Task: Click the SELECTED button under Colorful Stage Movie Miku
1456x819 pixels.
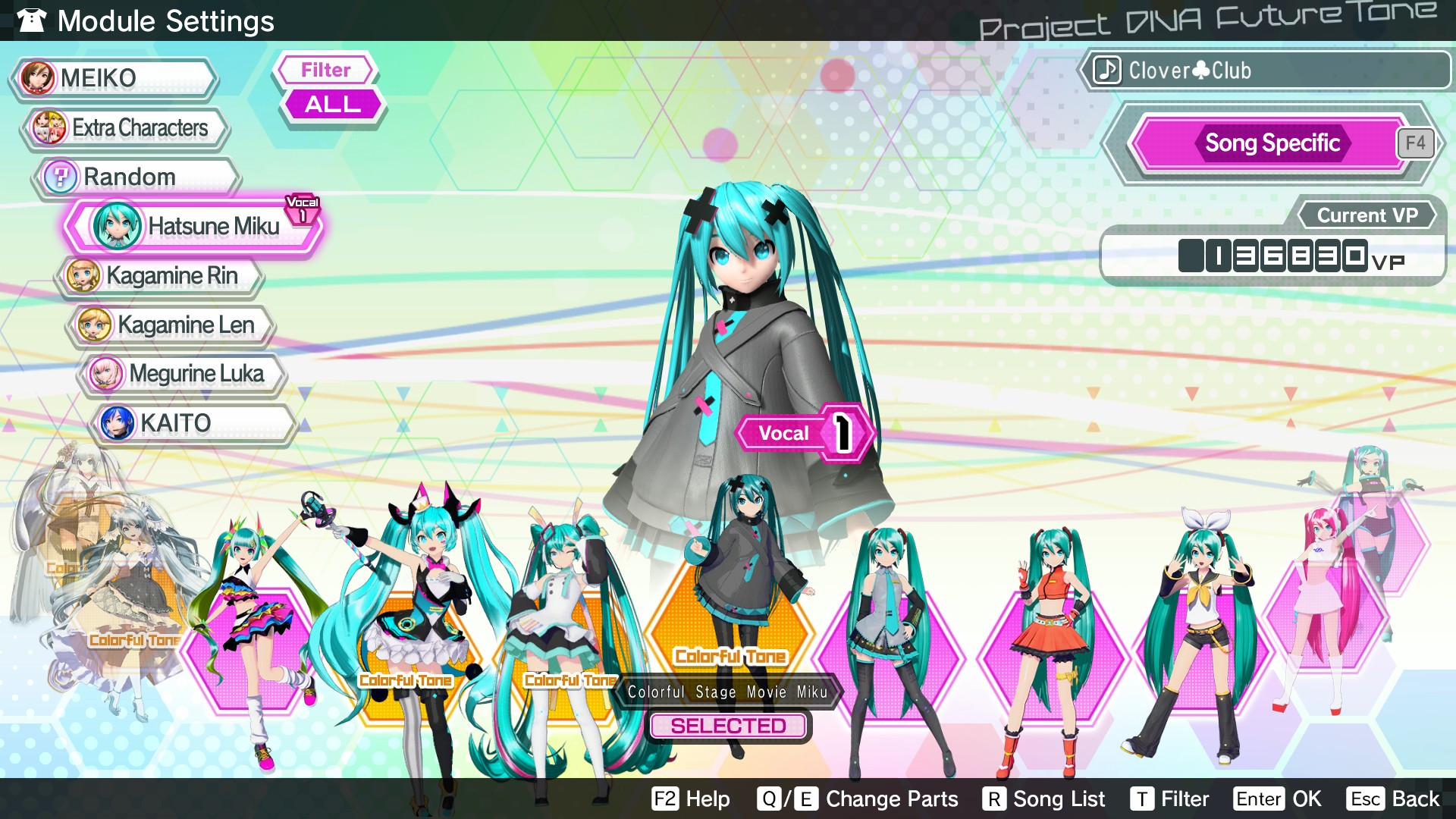Action: (729, 726)
